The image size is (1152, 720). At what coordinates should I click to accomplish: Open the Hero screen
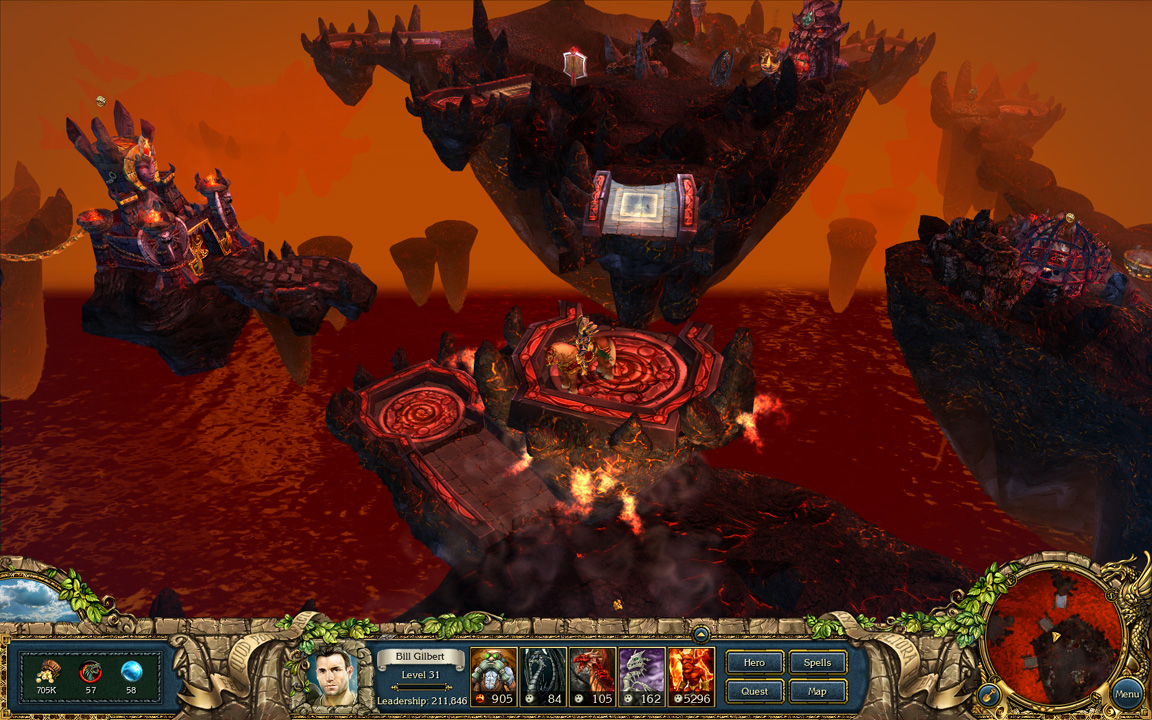point(754,662)
